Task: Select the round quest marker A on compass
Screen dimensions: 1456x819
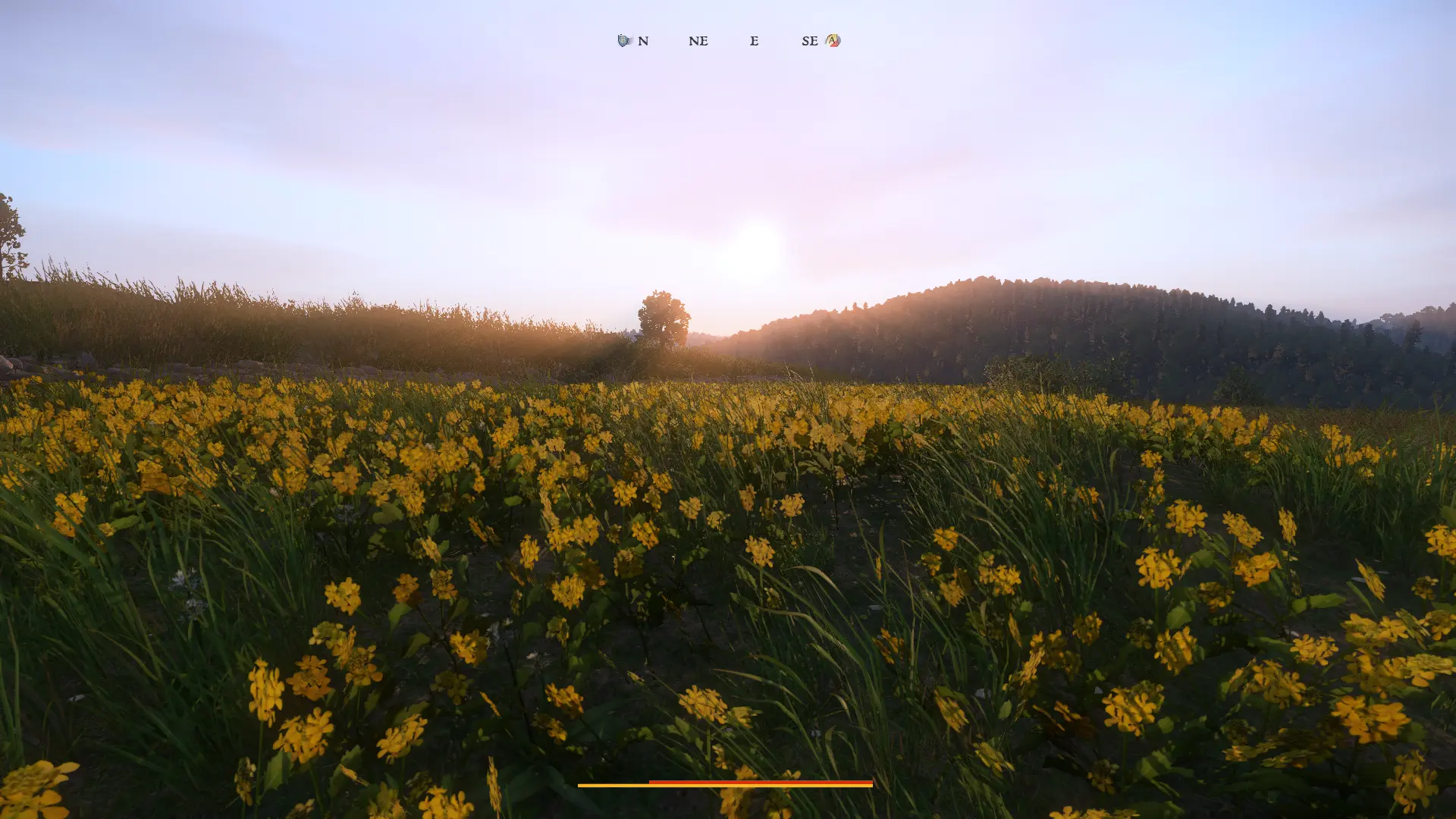Action: pos(833,41)
